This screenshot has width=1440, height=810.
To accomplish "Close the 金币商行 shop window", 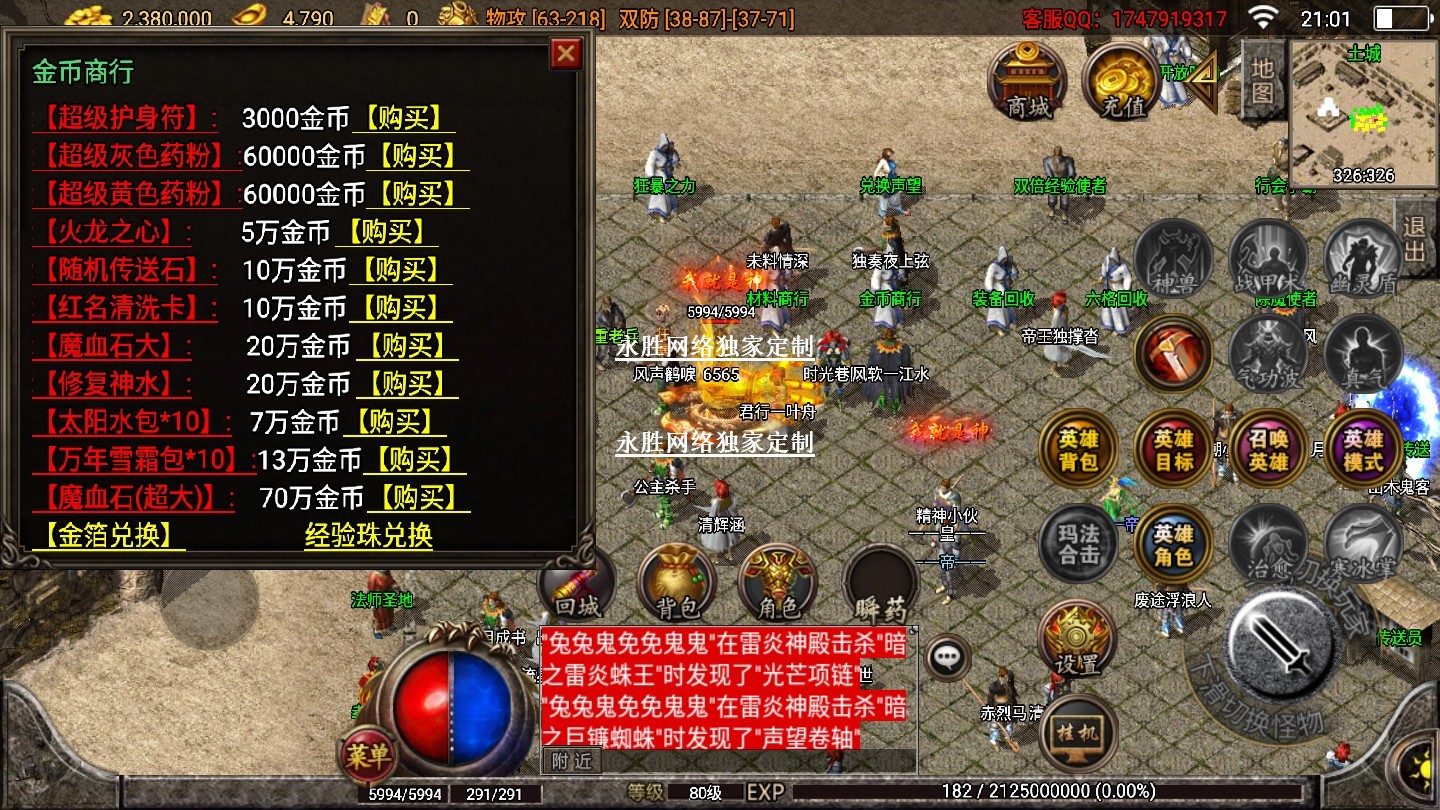I will pyautogui.click(x=566, y=53).
